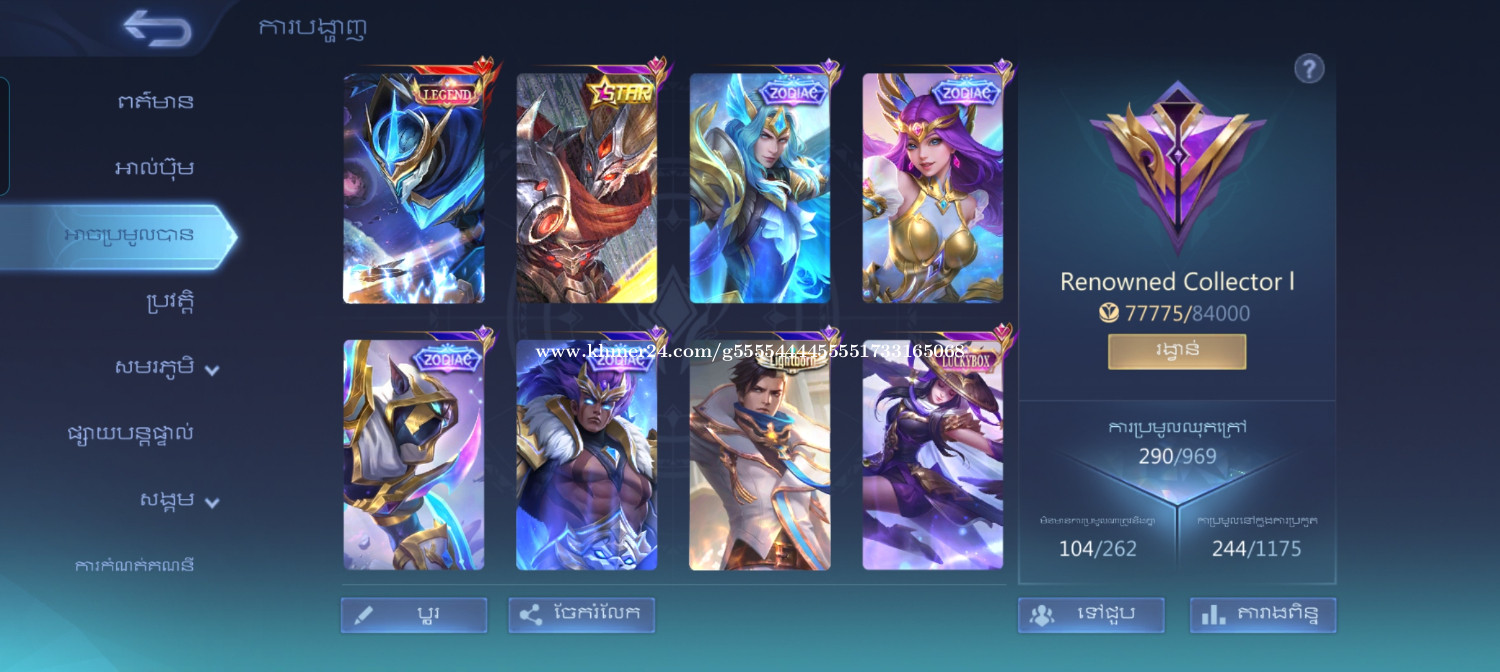This screenshot has width=1500, height=672.
Task: Open the ការាងពិន្ទុ leaderboard button
Action: click(1263, 615)
